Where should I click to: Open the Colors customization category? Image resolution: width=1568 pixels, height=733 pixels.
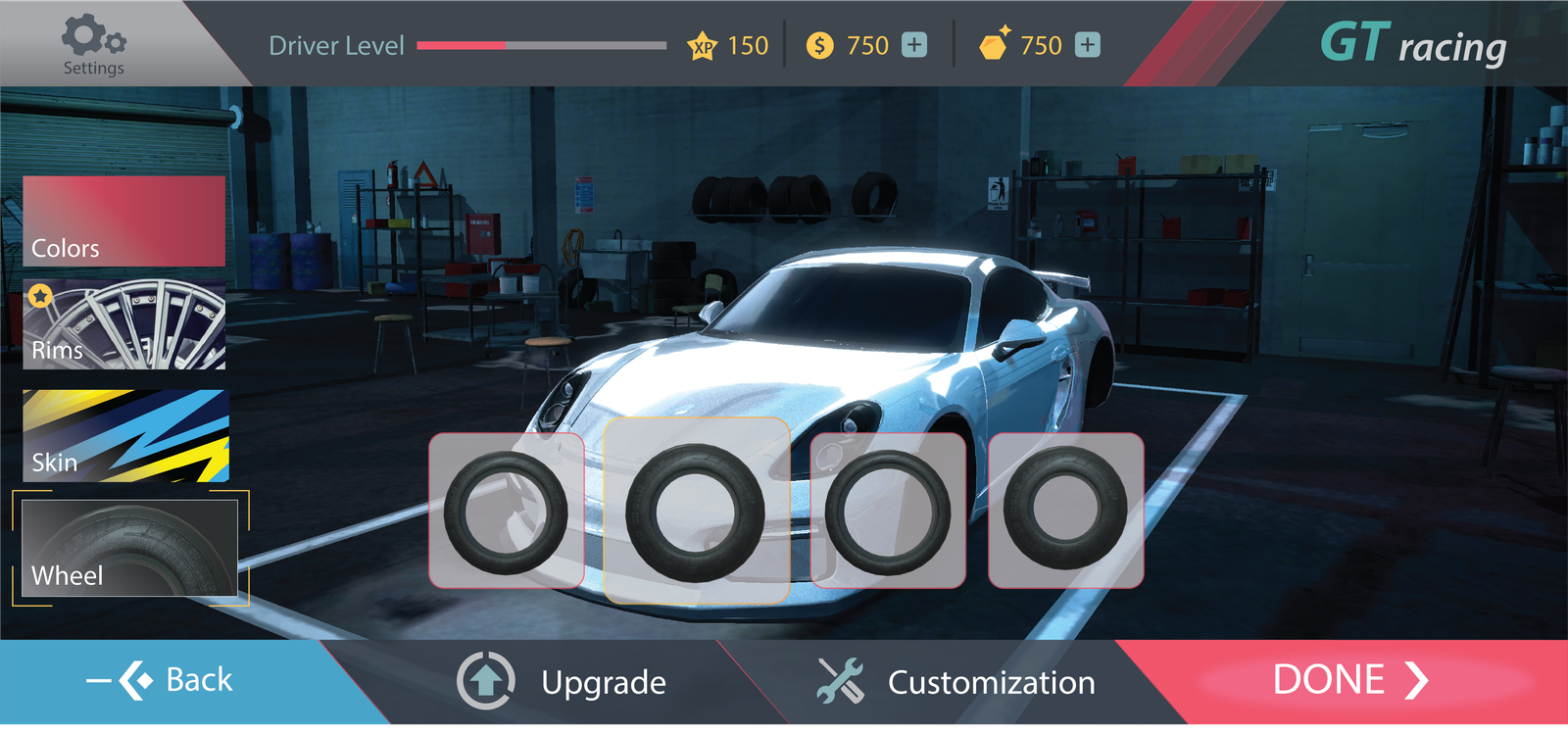tap(124, 221)
